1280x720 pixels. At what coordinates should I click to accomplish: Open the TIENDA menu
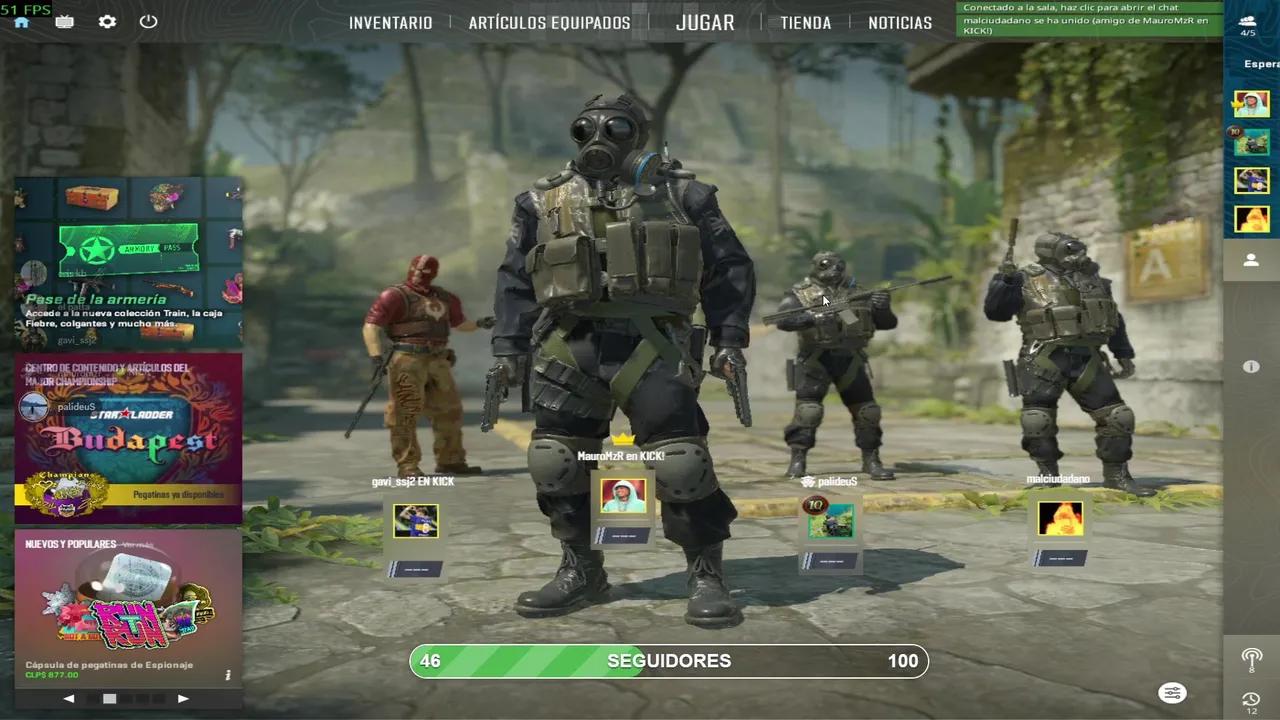tap(806, 22)
